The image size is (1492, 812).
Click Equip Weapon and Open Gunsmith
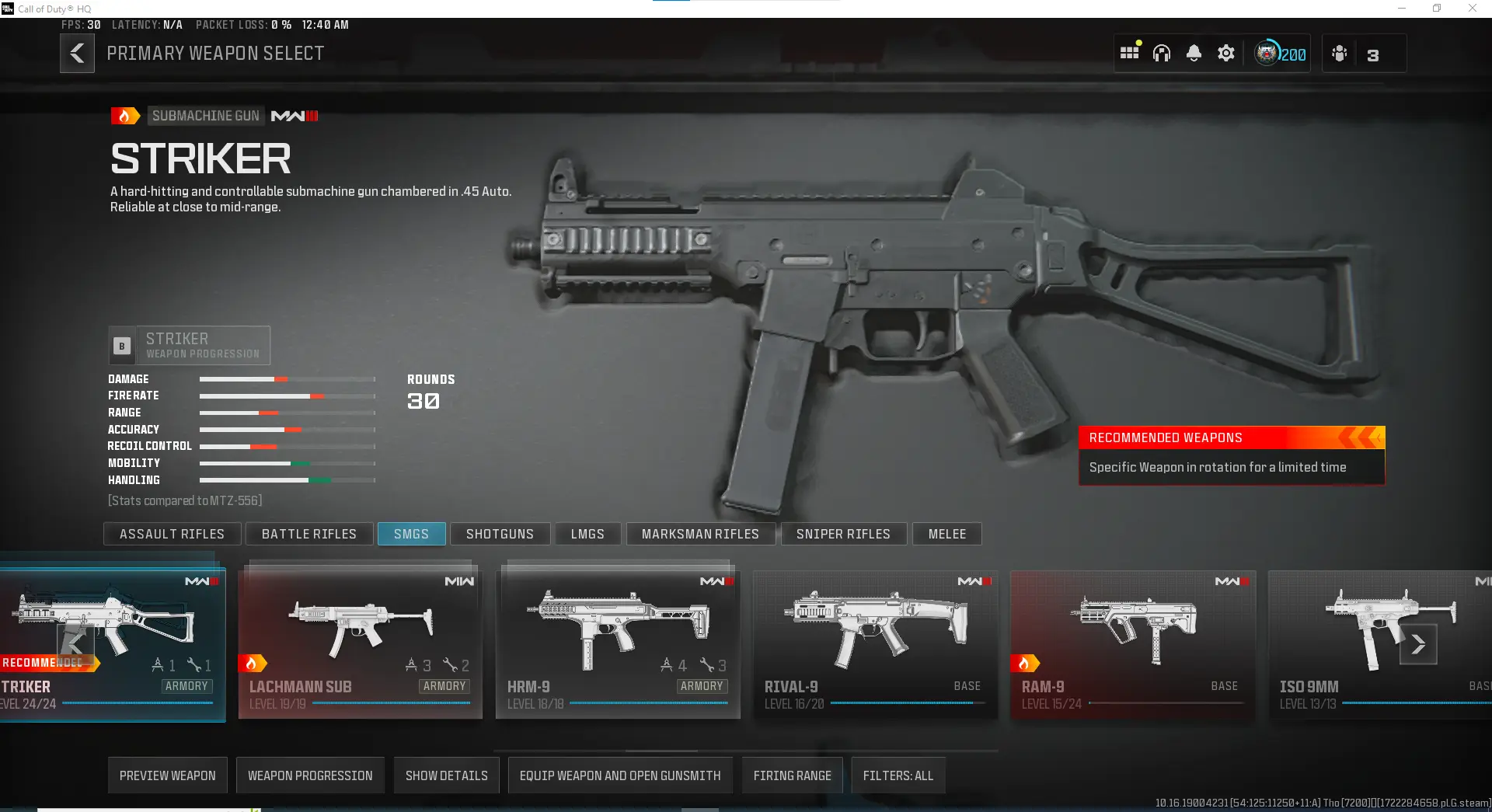pos(619,775)
